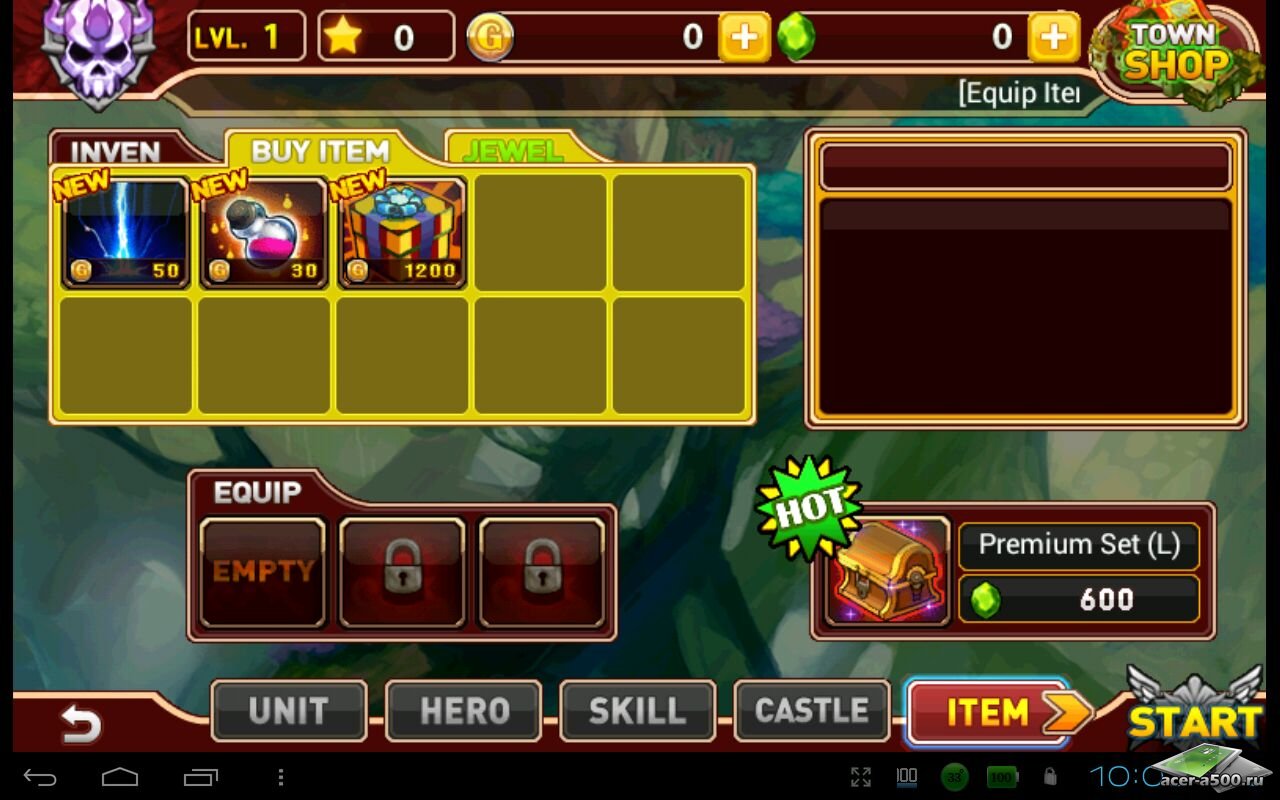Open the JEWEL tab
The height and width of the screenshot is (800, 1280).
point(512,150)
